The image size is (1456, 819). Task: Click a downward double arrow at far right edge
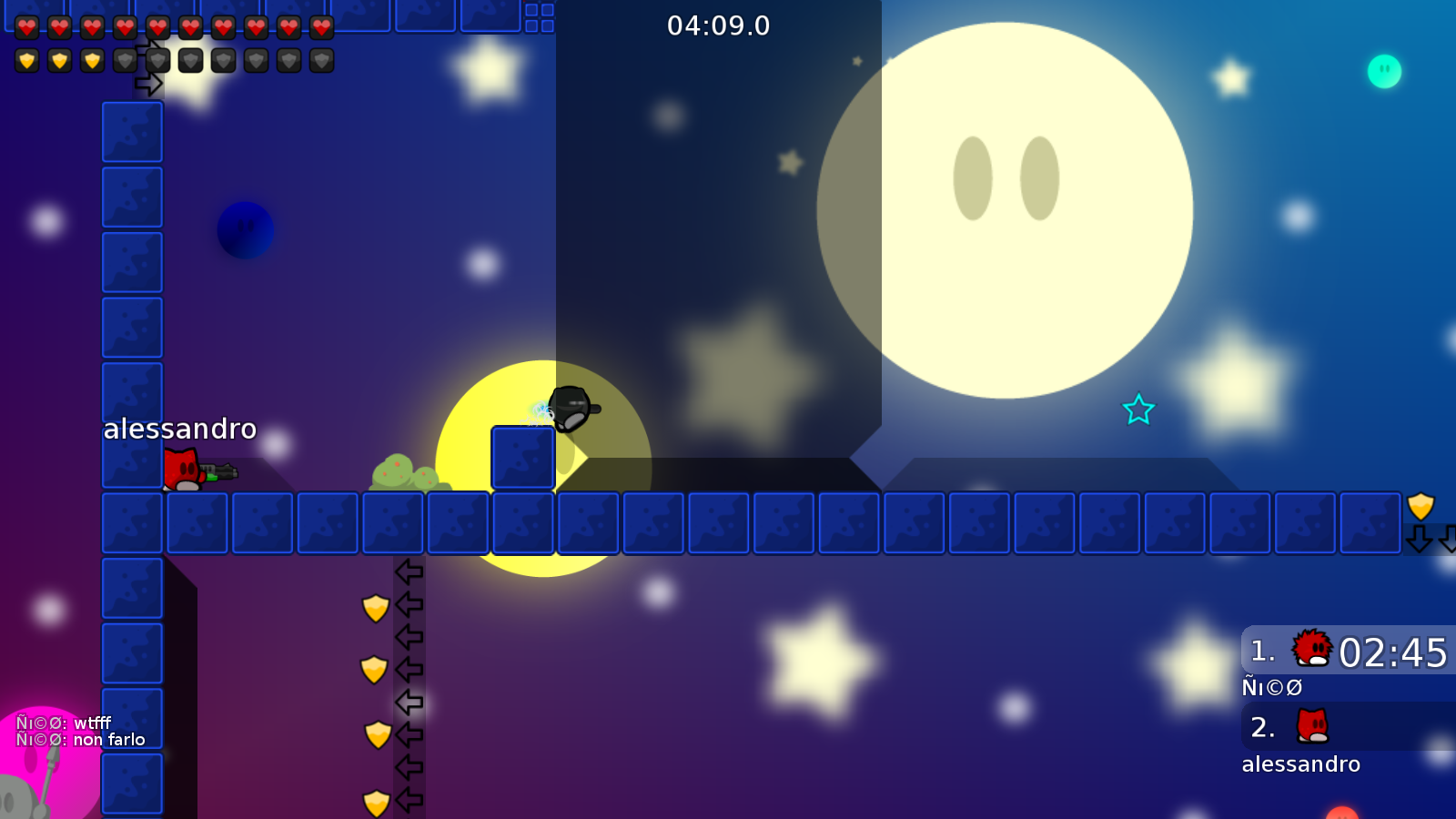1419,538
